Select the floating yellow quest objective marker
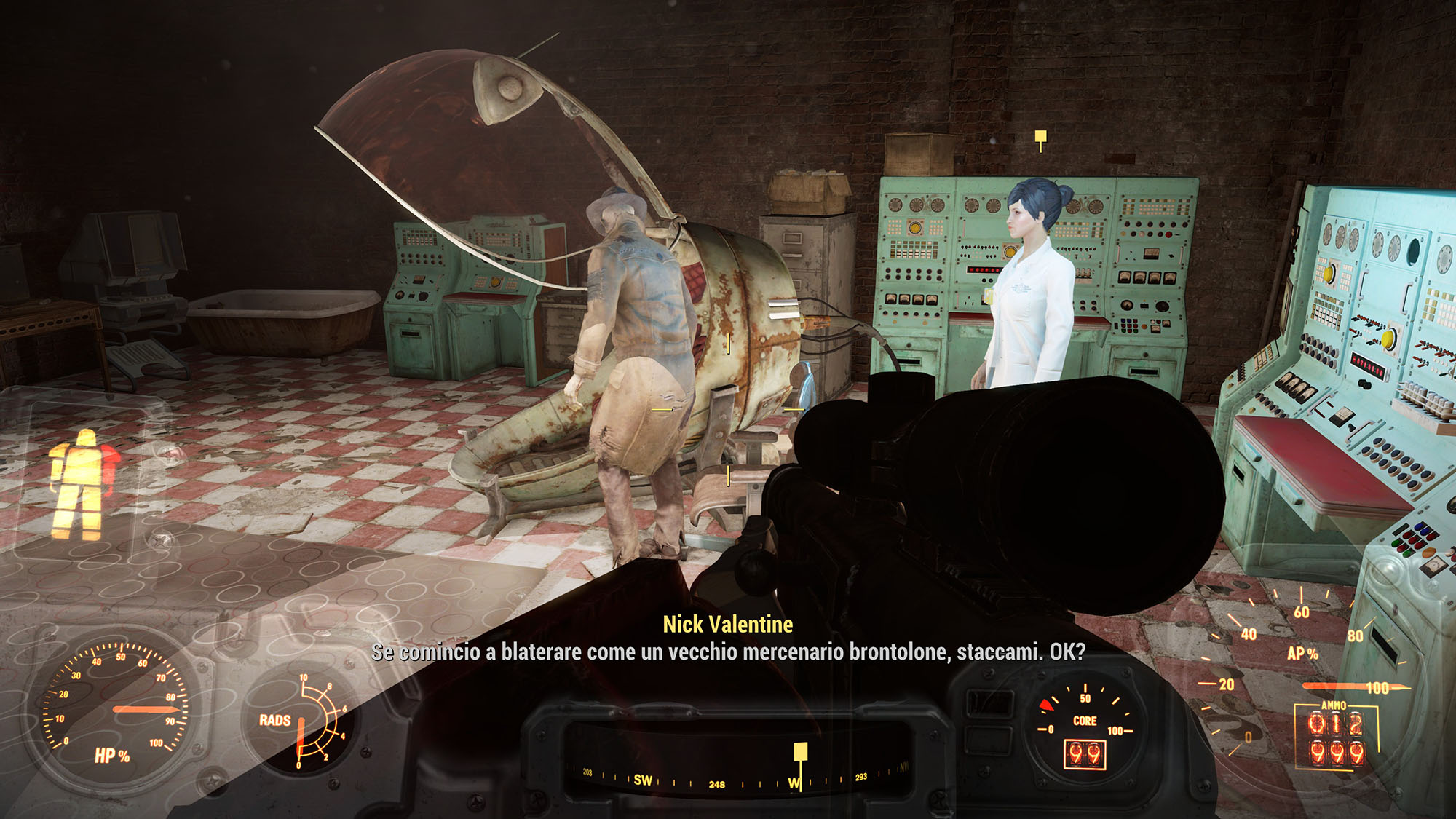1456x819 pixels. 1041,138
